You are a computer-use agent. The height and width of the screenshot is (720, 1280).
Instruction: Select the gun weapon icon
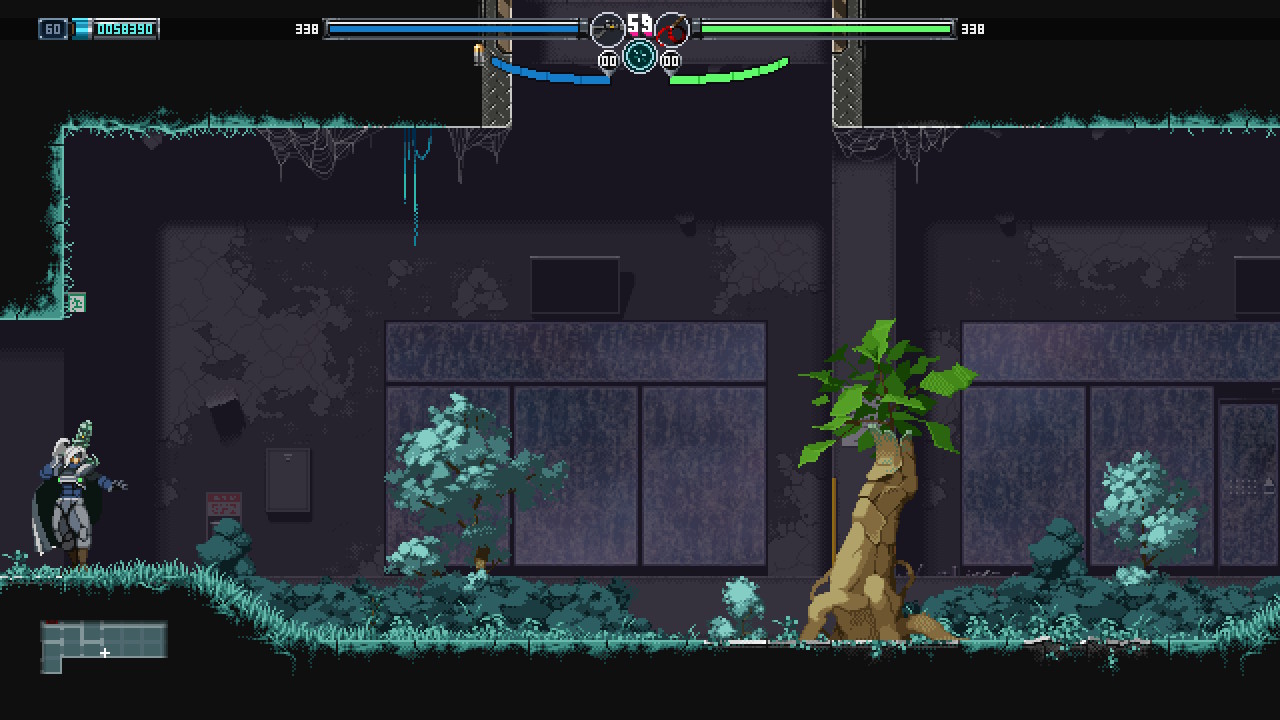point(607,29)
